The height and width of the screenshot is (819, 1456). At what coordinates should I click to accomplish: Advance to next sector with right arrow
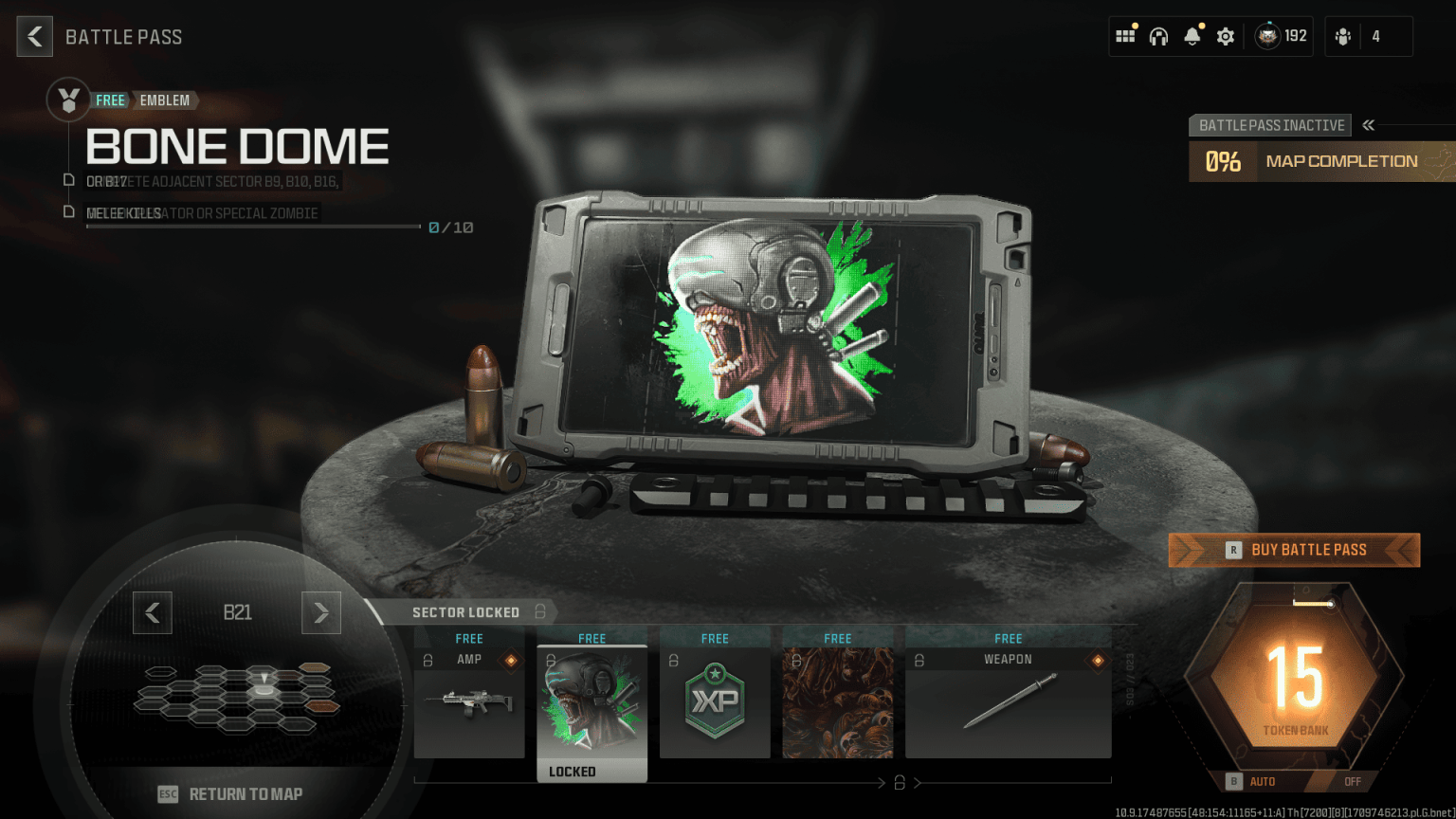pyautogui.click(x=321, y=612)
